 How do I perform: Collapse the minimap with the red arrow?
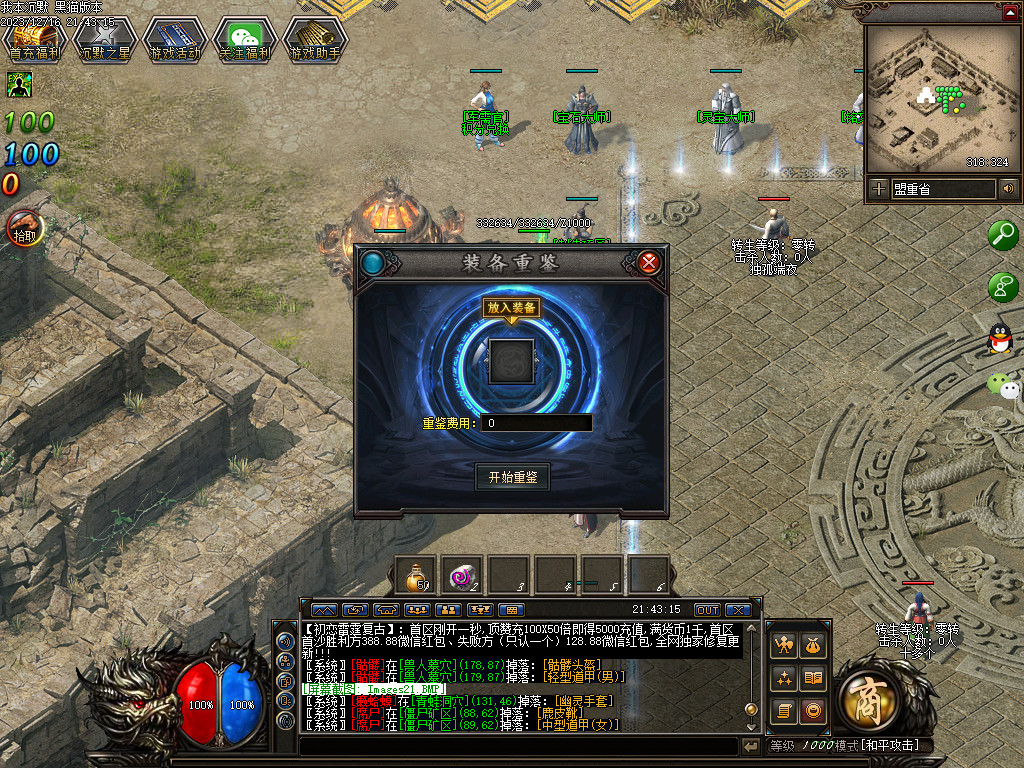pos(1012,11)
